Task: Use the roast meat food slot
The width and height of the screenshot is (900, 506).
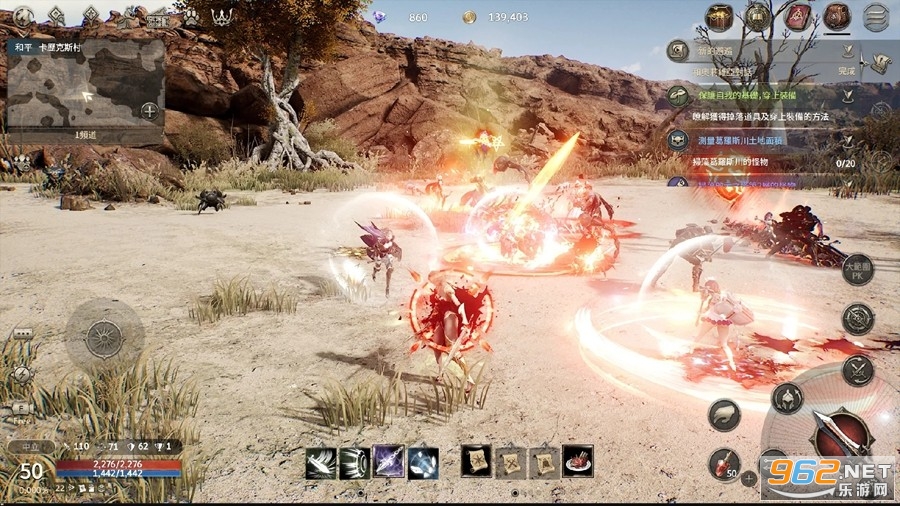Action: tap(577, 461)
